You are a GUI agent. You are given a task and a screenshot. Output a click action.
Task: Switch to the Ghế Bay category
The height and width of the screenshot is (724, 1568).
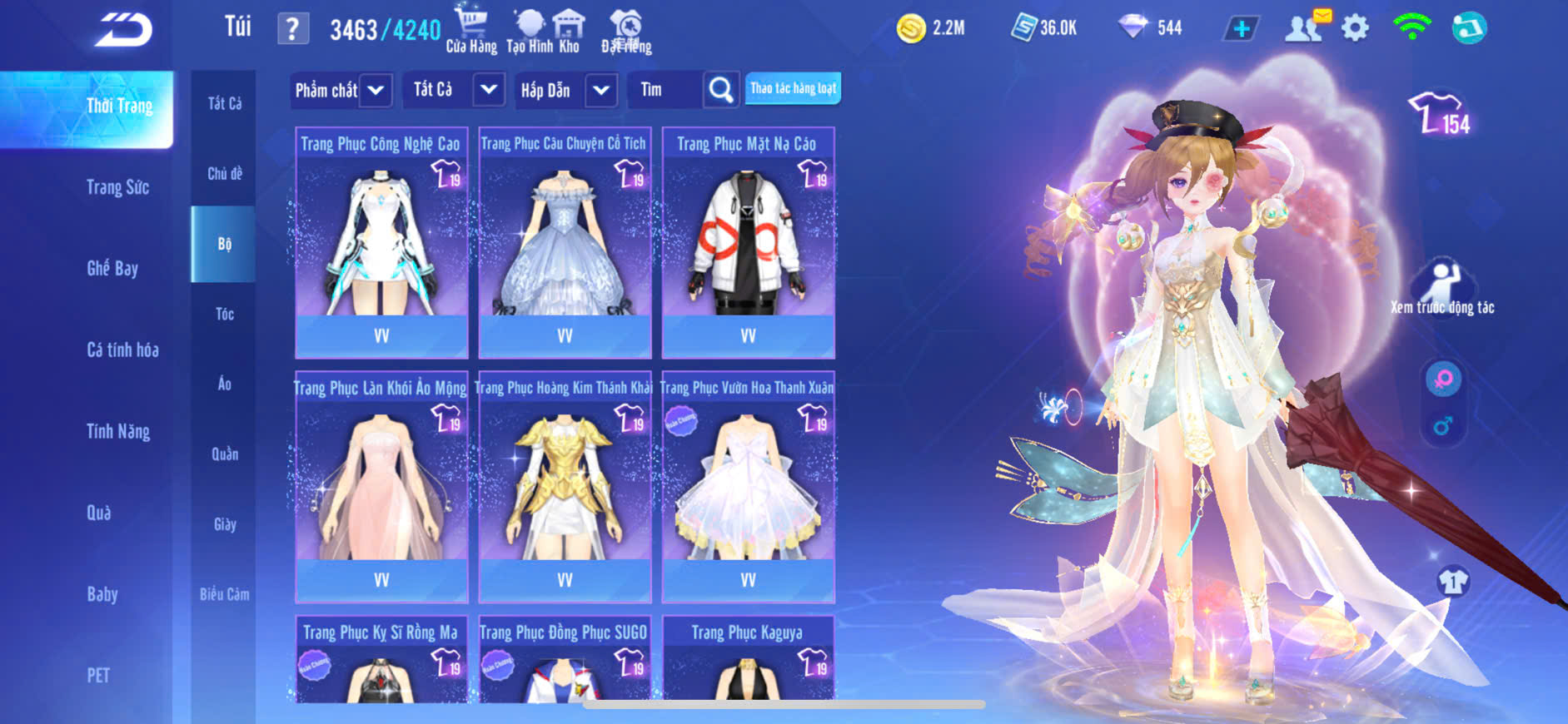point(112,268)
